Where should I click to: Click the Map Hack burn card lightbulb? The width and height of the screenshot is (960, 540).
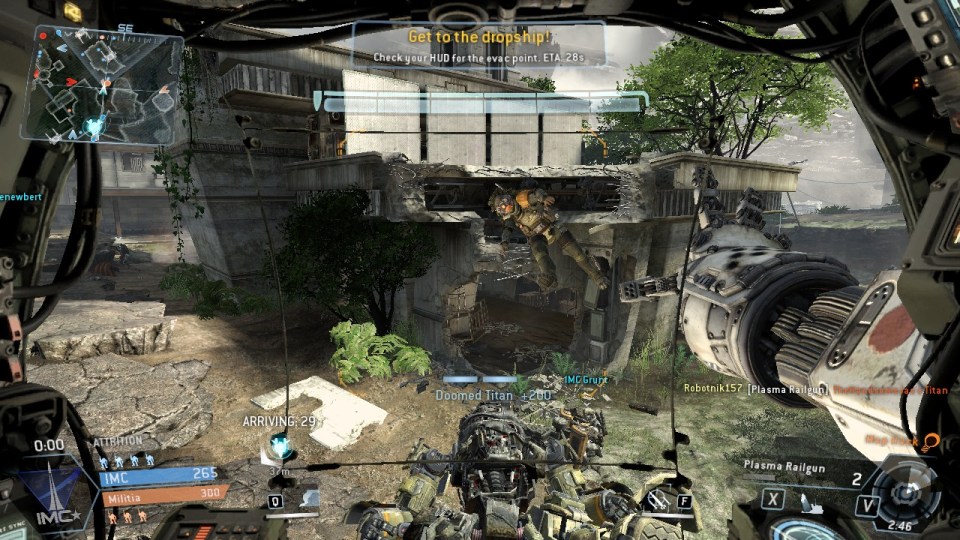930,441
